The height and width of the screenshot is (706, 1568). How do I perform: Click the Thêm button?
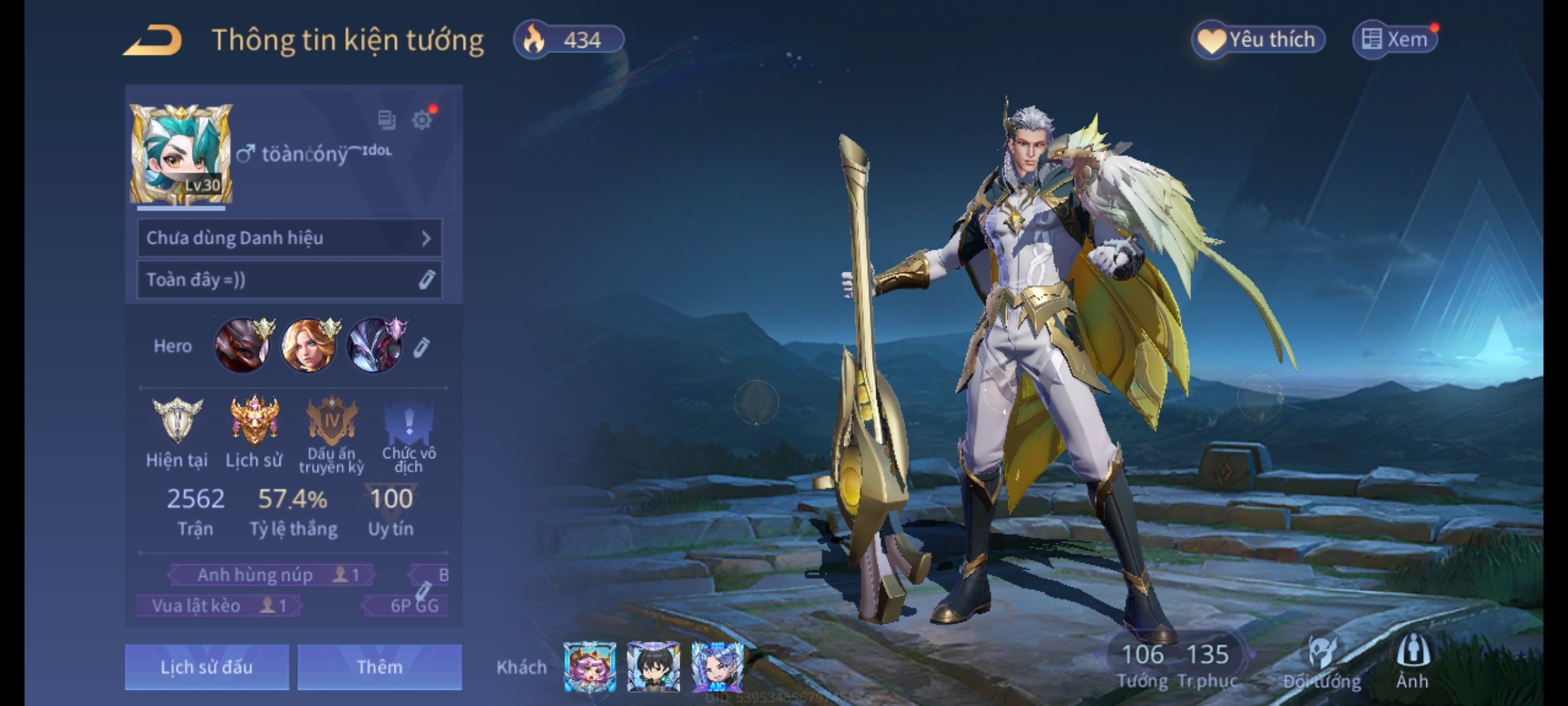point(380,667)
